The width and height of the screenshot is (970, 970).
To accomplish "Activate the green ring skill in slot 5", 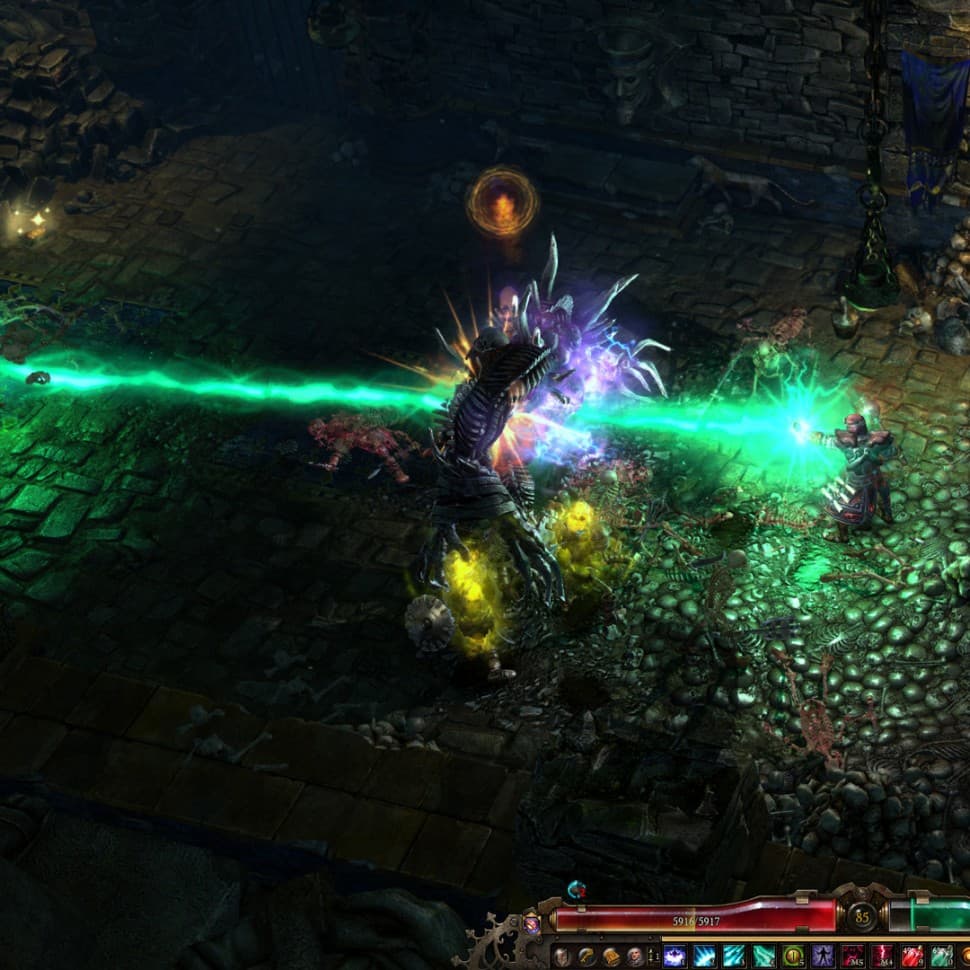I will 793,956.
